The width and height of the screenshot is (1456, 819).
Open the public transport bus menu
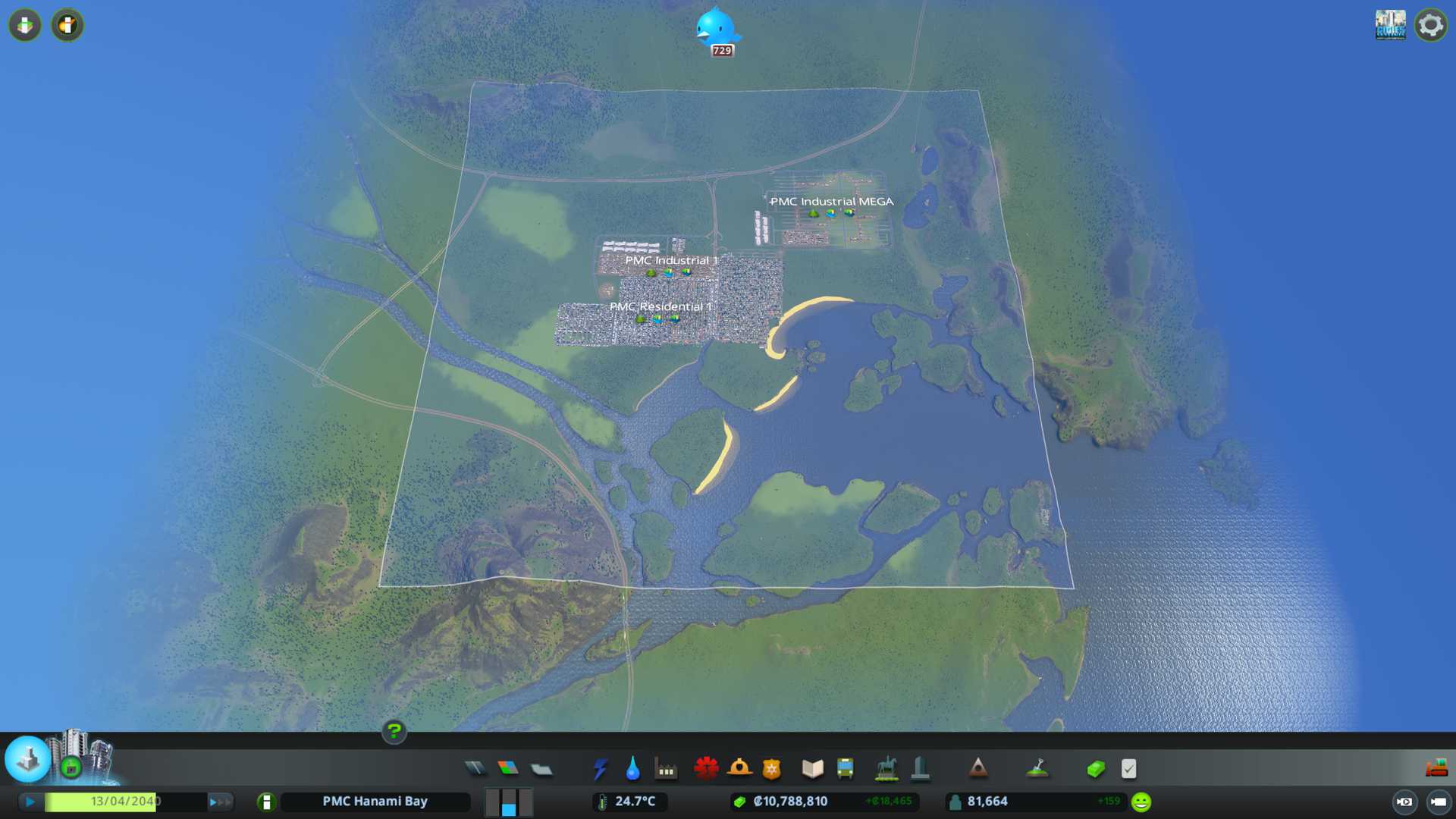coord(846,769)
